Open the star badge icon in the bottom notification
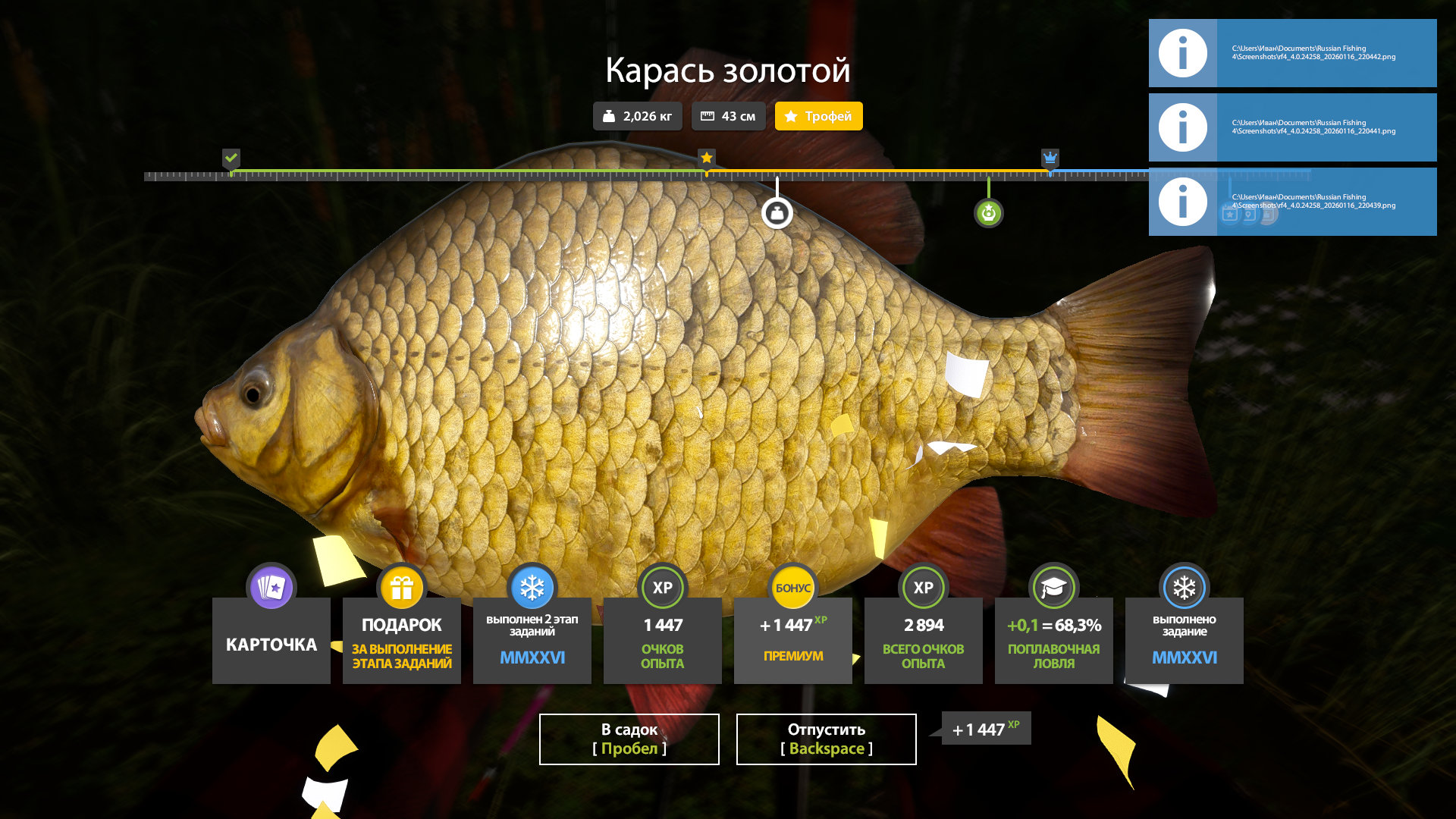Viewport: 1456px width, 819px height. coord(1230,214)
